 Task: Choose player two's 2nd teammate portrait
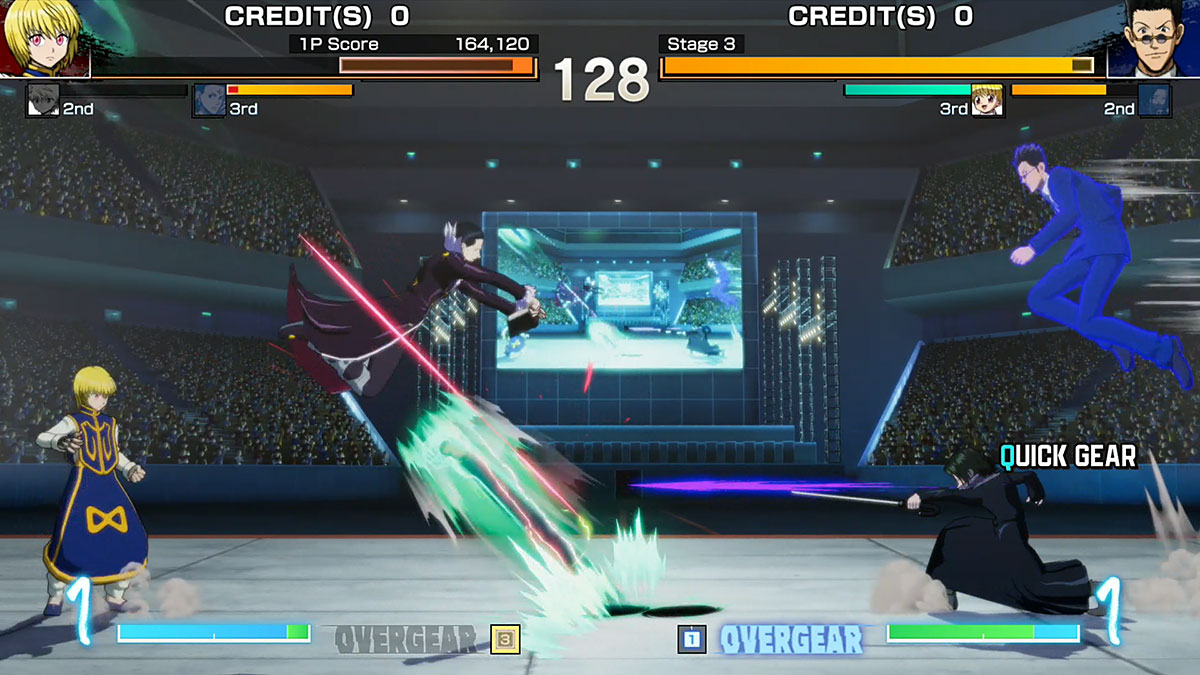(1154, 100)
